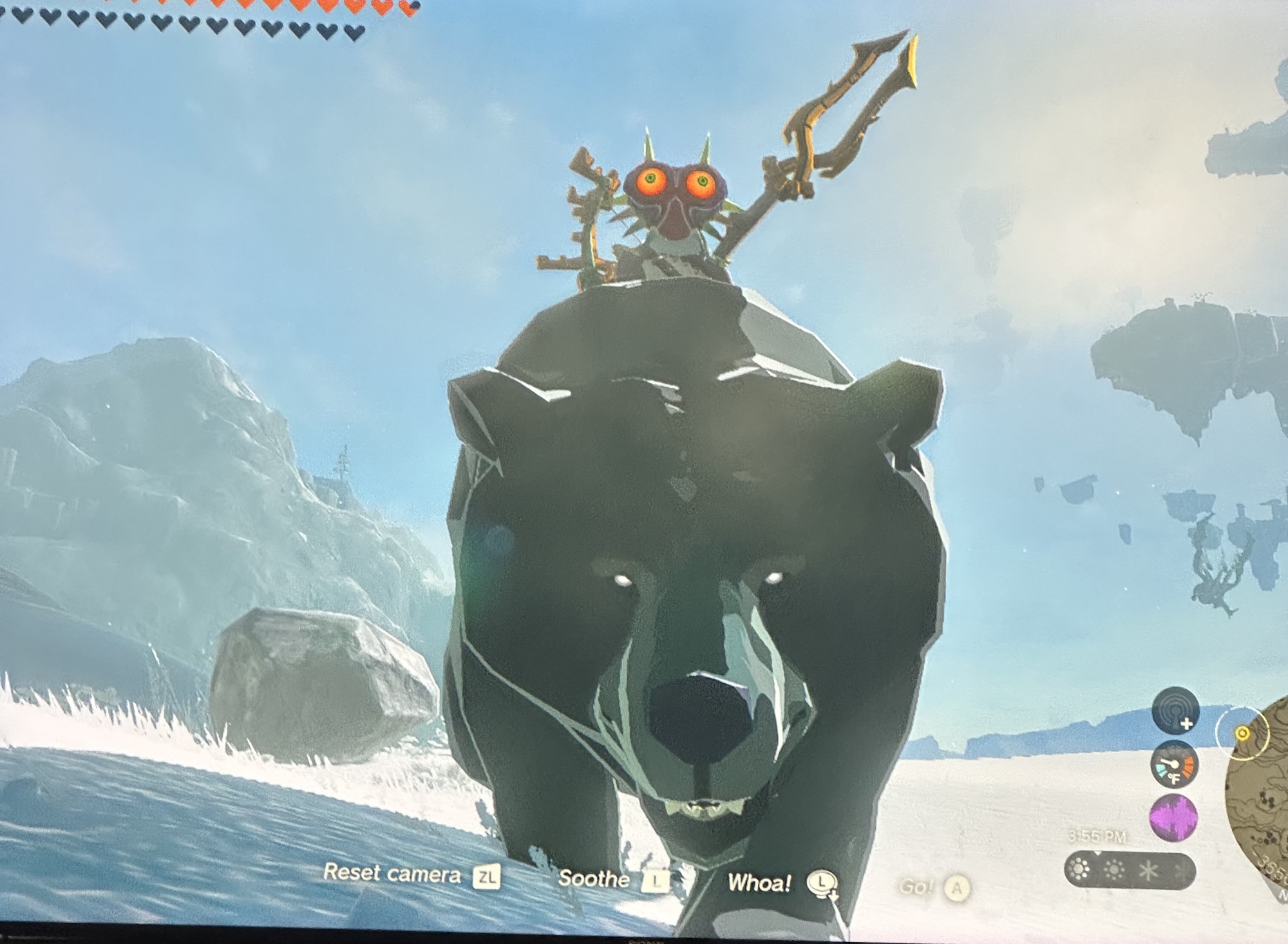1288x944 pixels.
Task: Select the Reset camera label
Action: [x=392, y=873]
